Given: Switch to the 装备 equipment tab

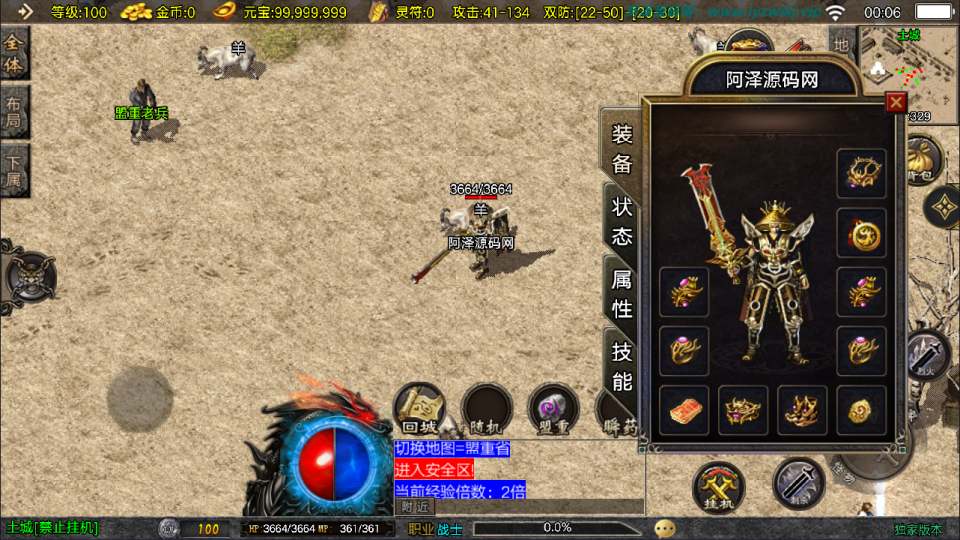Looking at the screenshot, I should tap(622, 150).
